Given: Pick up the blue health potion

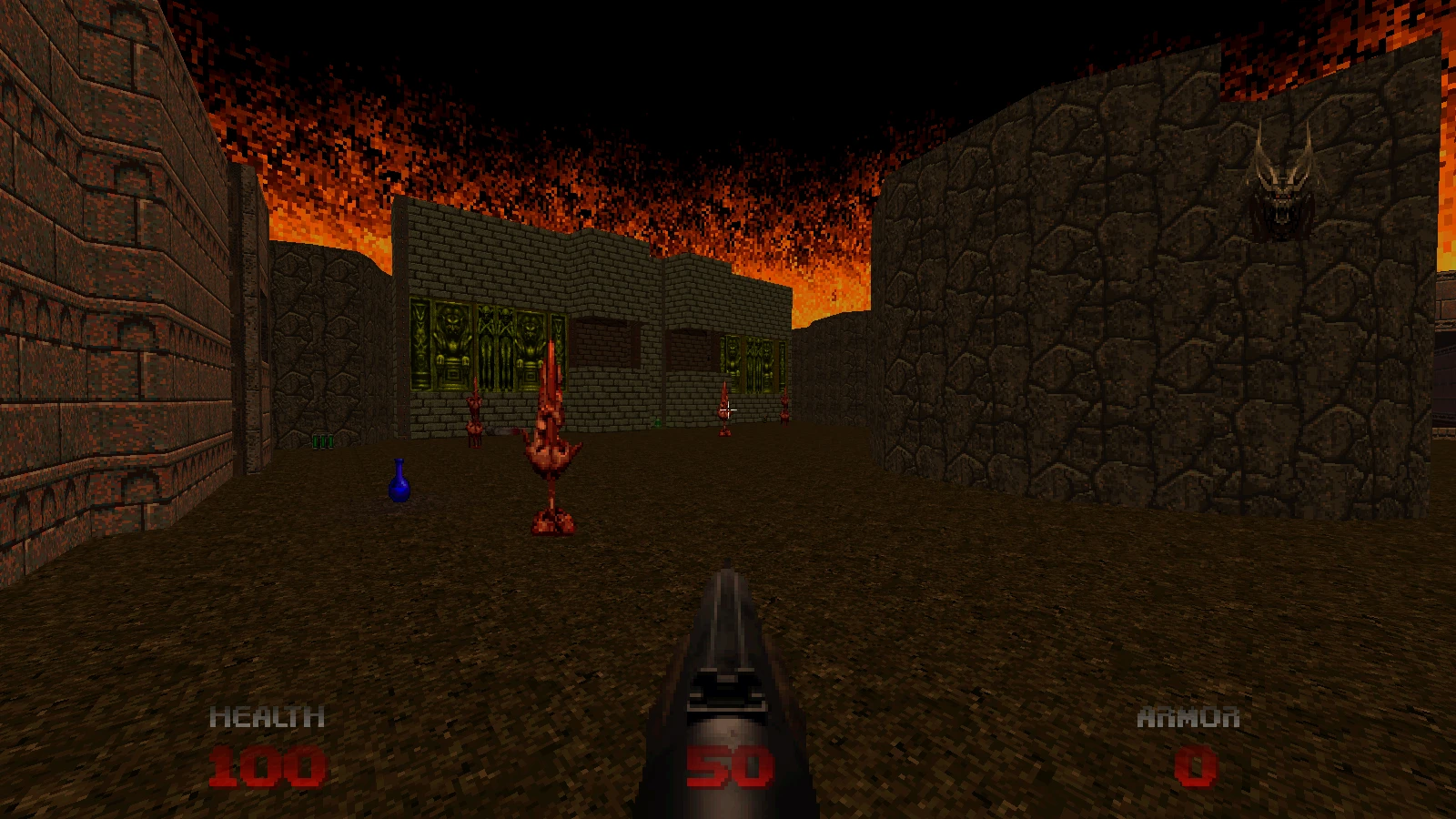Looking at the screenshot, I should coord(399,485).
